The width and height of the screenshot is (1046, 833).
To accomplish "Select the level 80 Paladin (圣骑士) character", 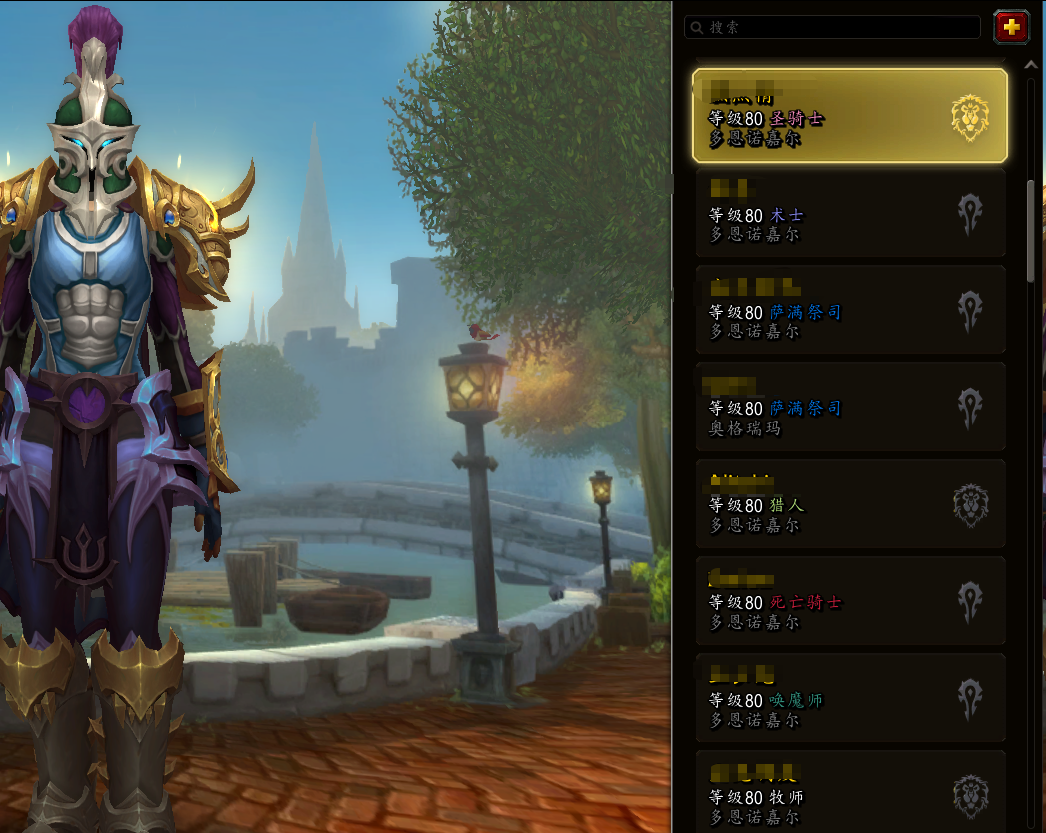I will 850,117.
